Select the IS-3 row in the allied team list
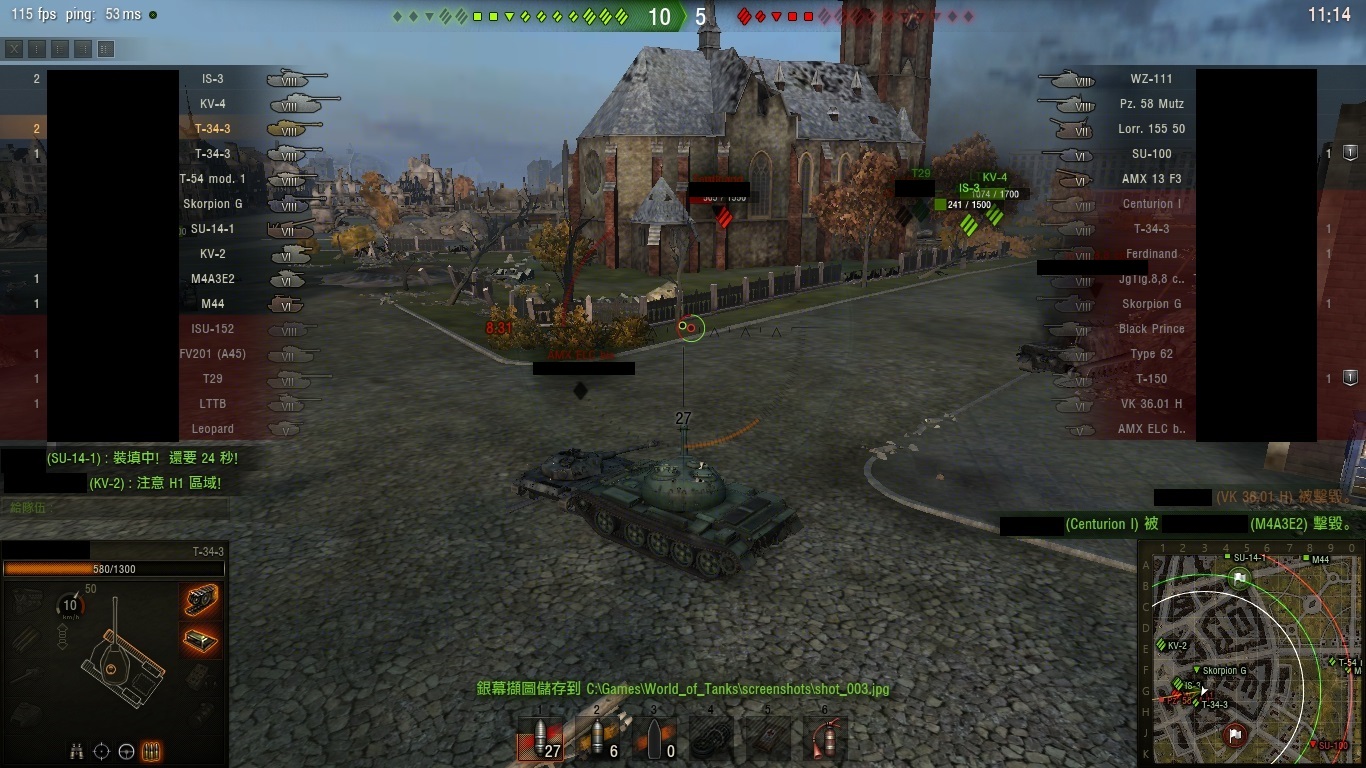The height and width of the screenshot is (768, 1366). tap(212, 79)
